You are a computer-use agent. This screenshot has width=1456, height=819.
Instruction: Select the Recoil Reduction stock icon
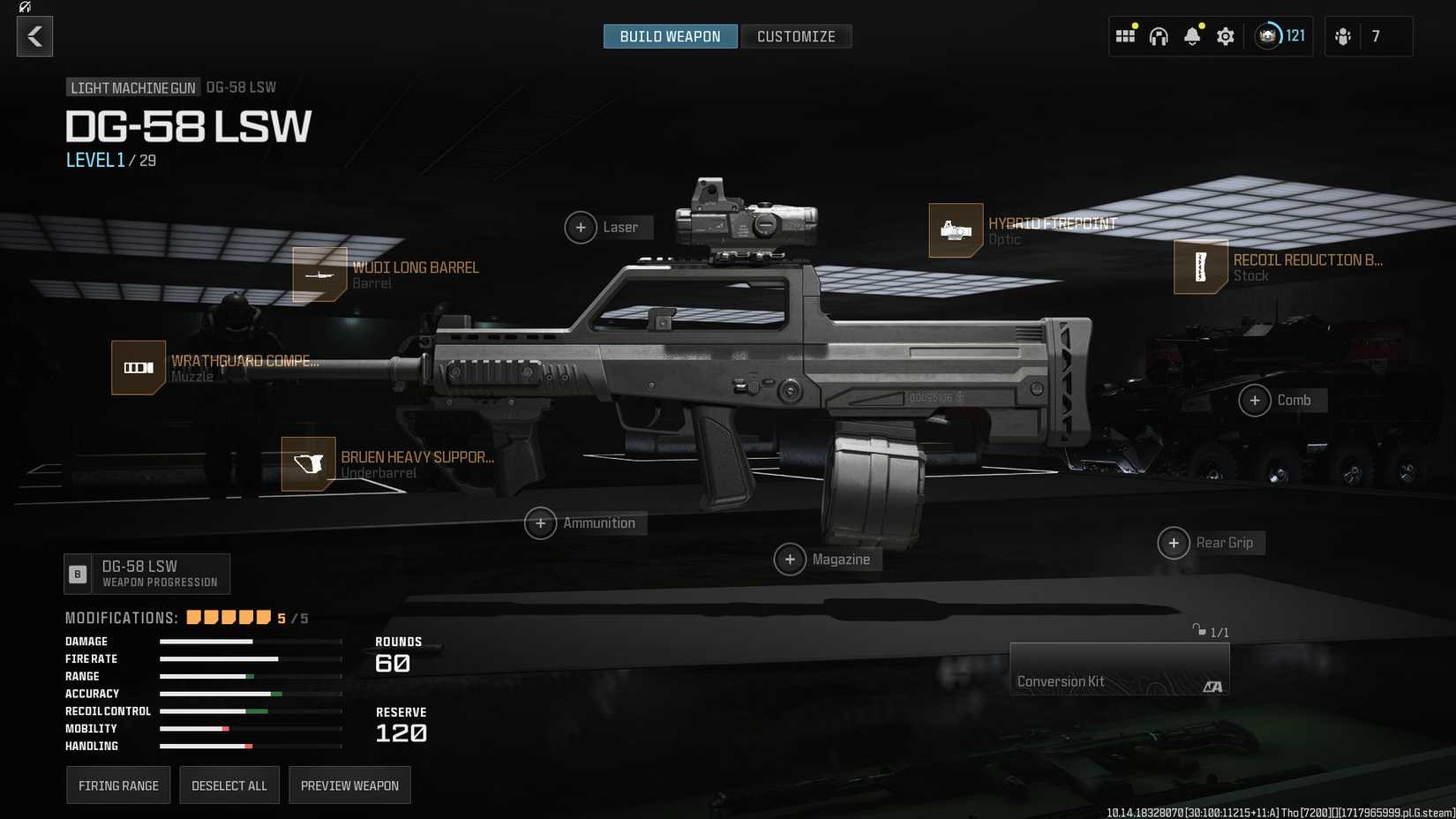click(x=1201, y=267)
